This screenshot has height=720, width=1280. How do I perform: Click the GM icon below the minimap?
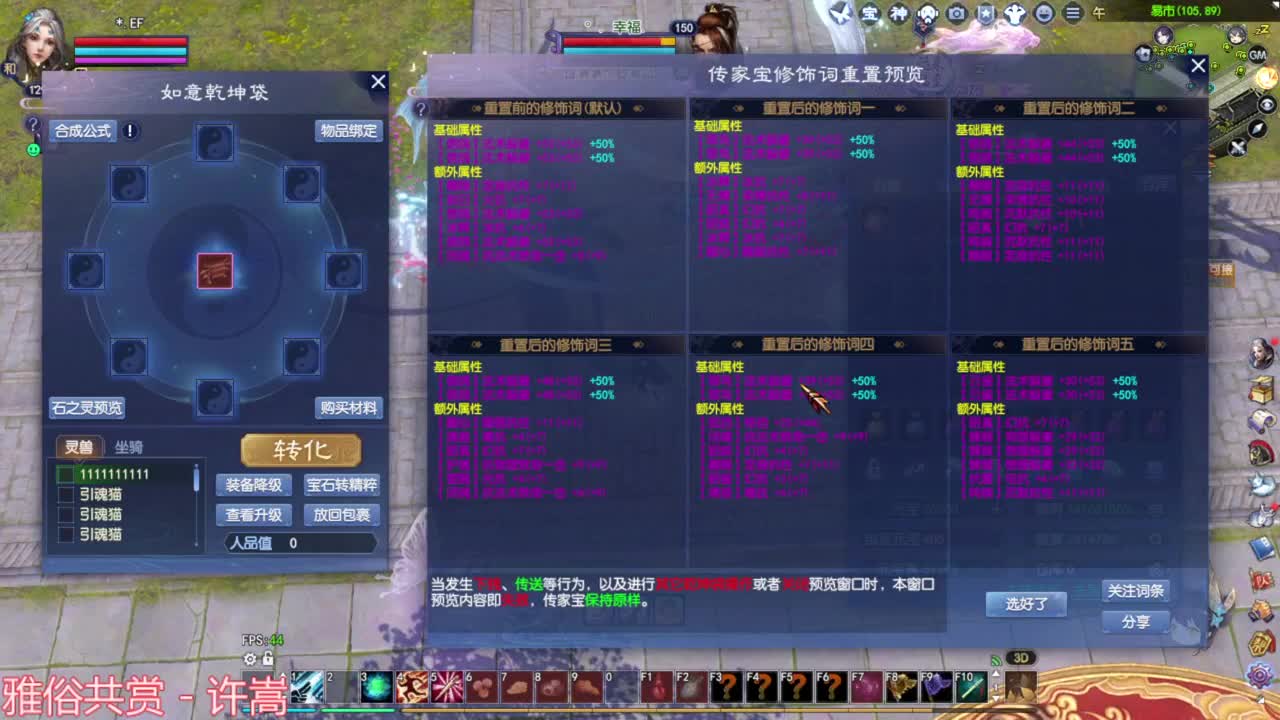click(1257, 55)
